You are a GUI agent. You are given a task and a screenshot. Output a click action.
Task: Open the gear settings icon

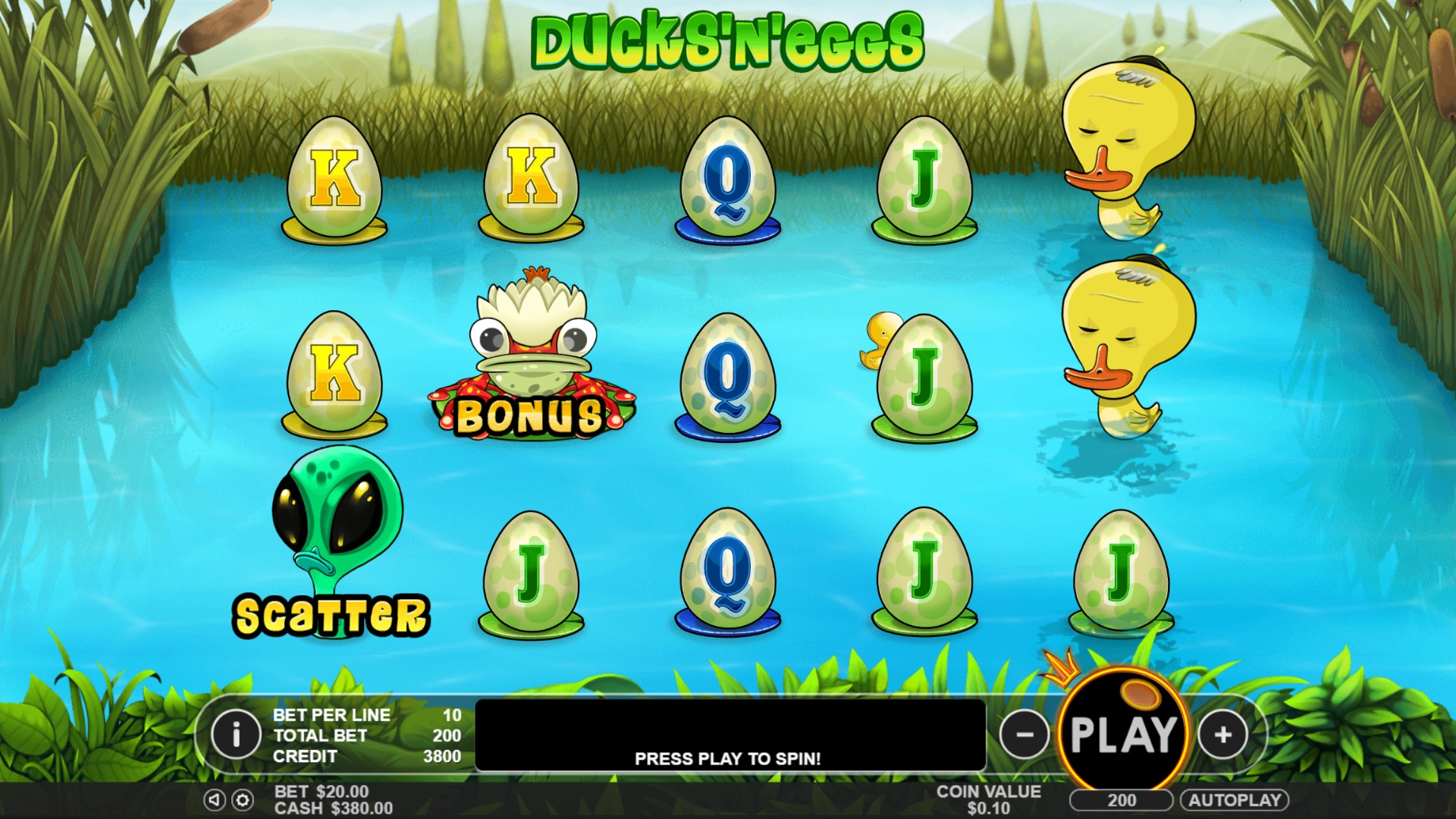242,799
